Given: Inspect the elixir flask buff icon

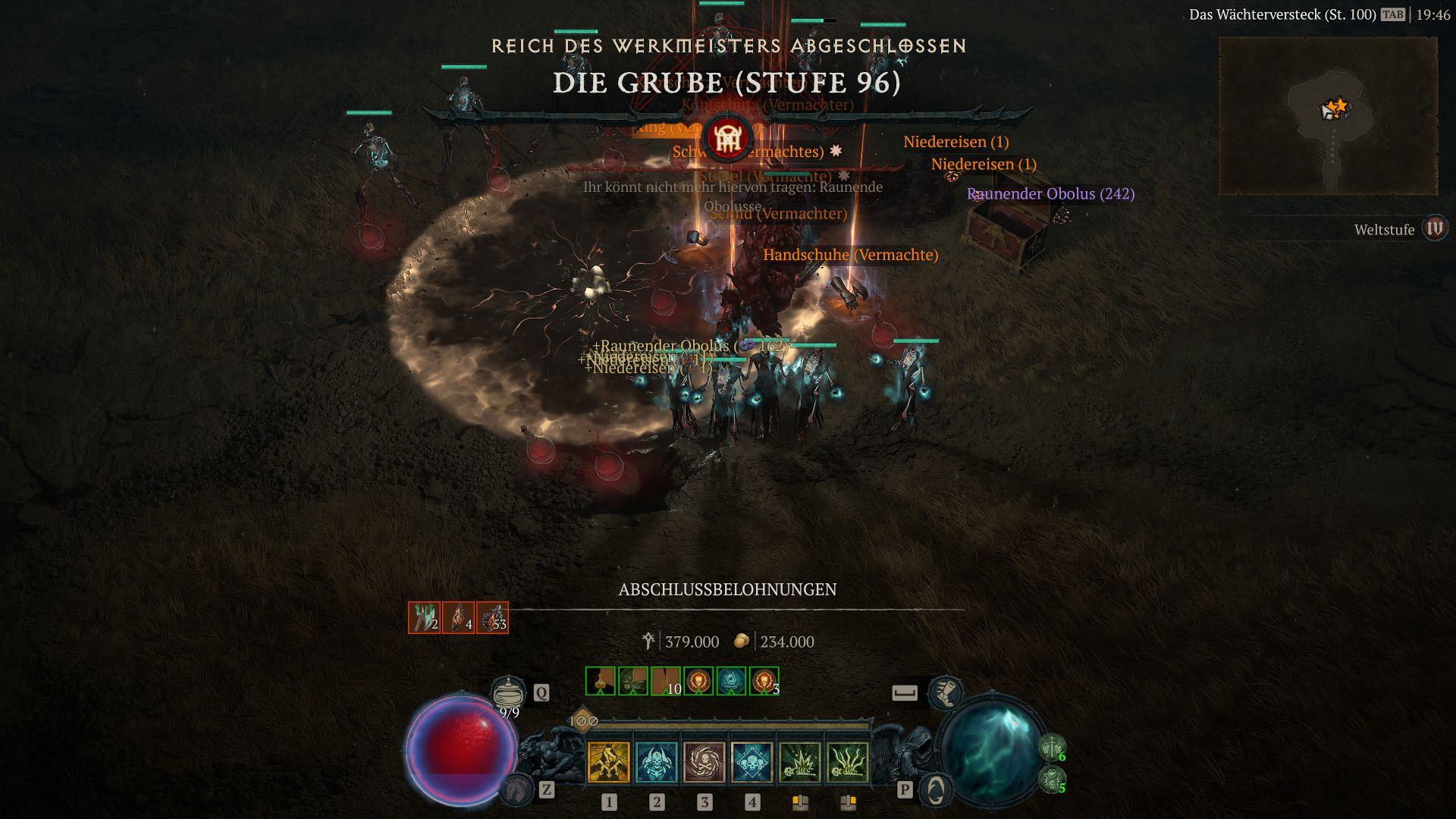Looking at the screenshot, I should 601,681.
